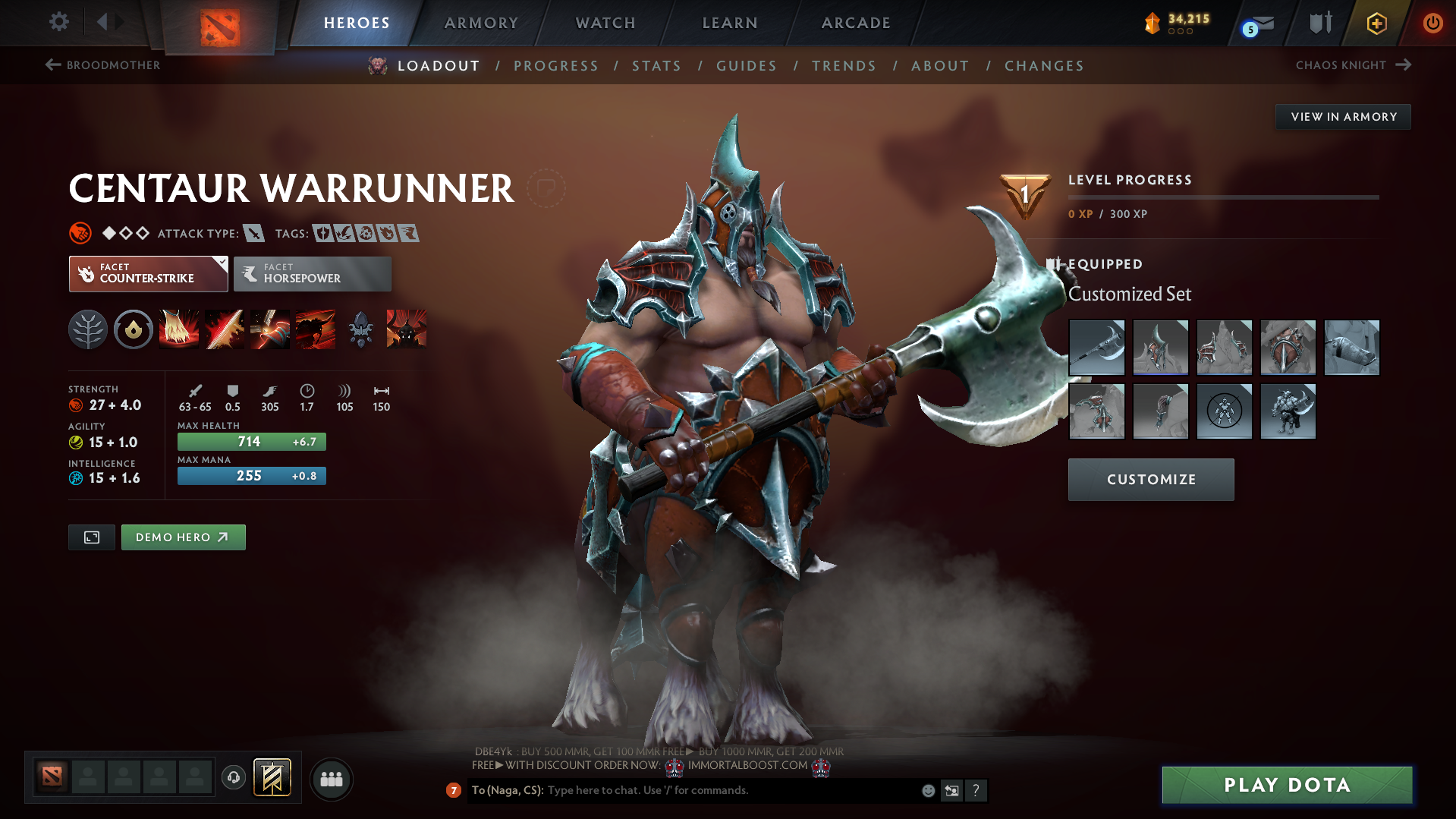Switch to the ARMORY tab
1456x819 pixels.
(x=481, y=22)
